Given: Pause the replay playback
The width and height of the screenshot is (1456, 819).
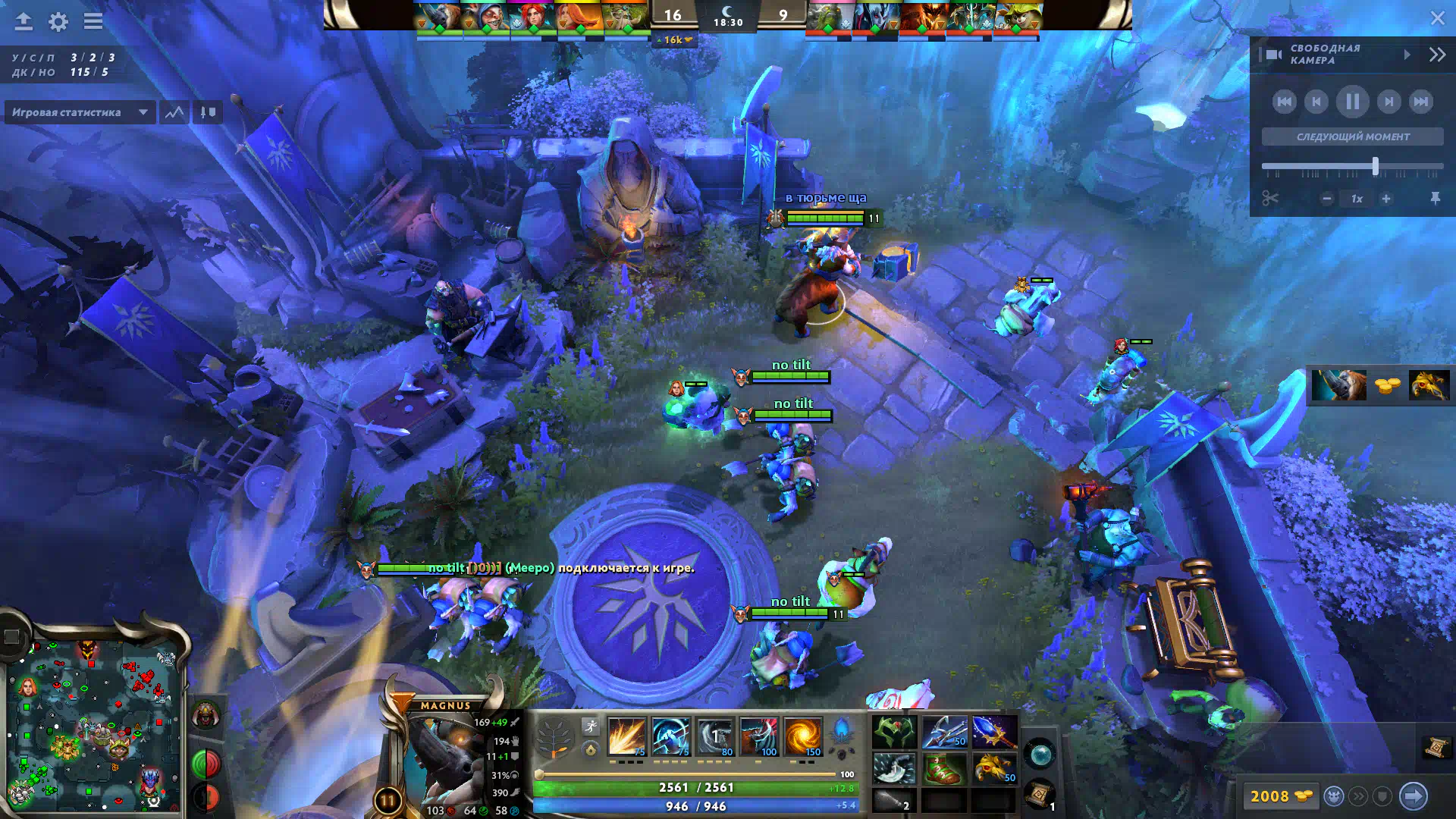Looking at the screenshot, I should [1352, 102].
